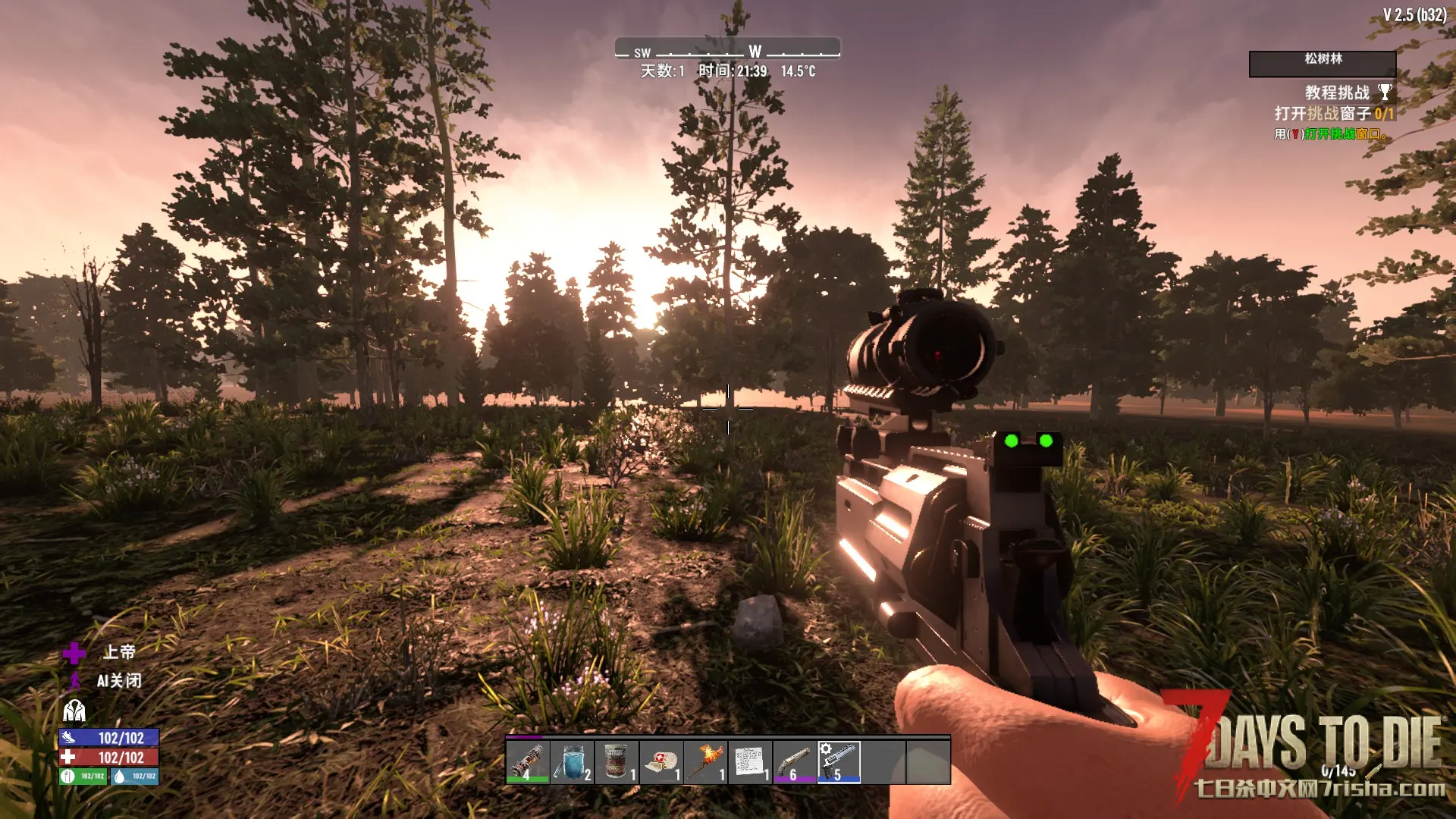Select the highlighted pistol slot

pos(839,761)
